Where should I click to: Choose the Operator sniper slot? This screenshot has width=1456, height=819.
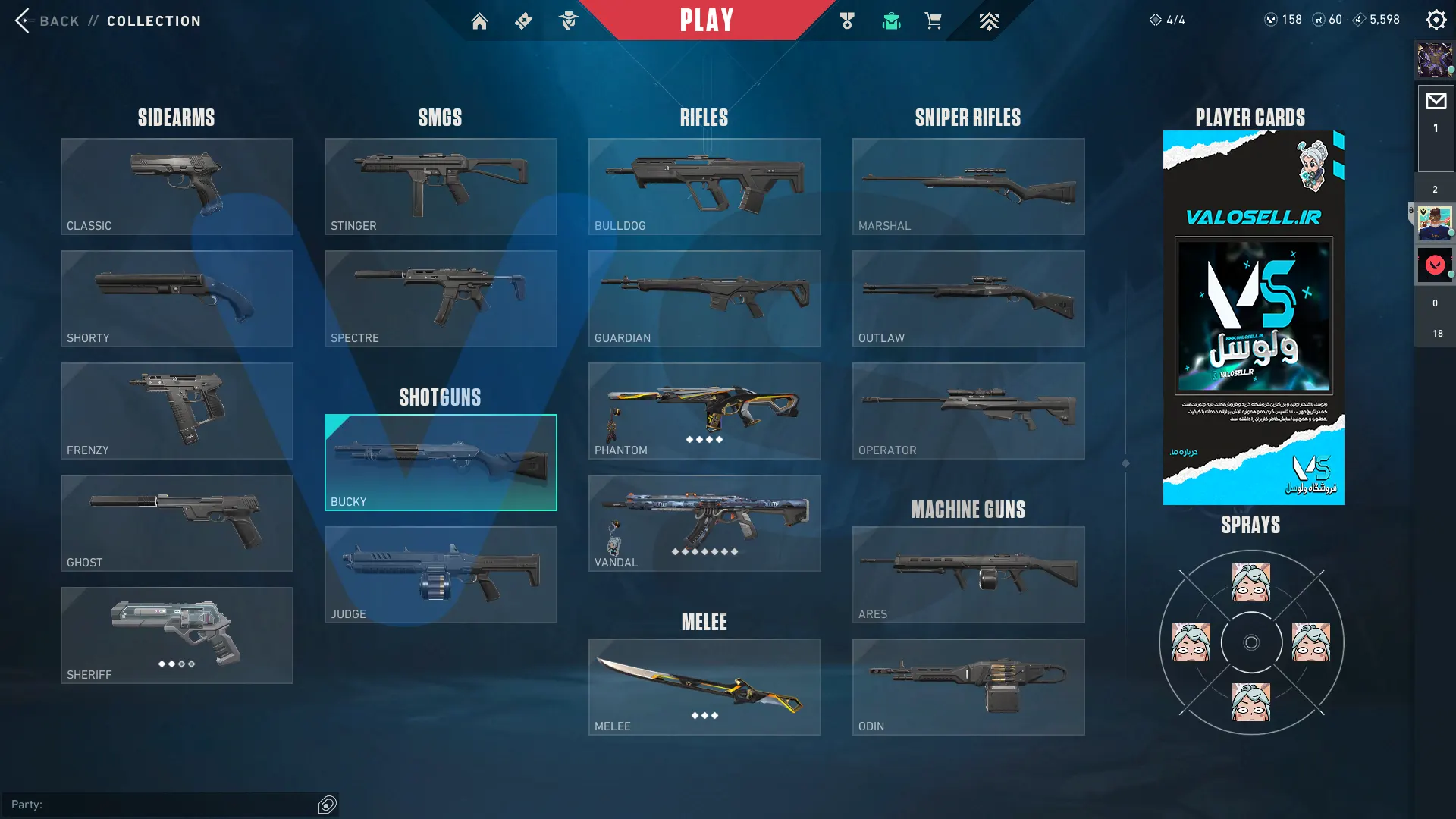968,411
